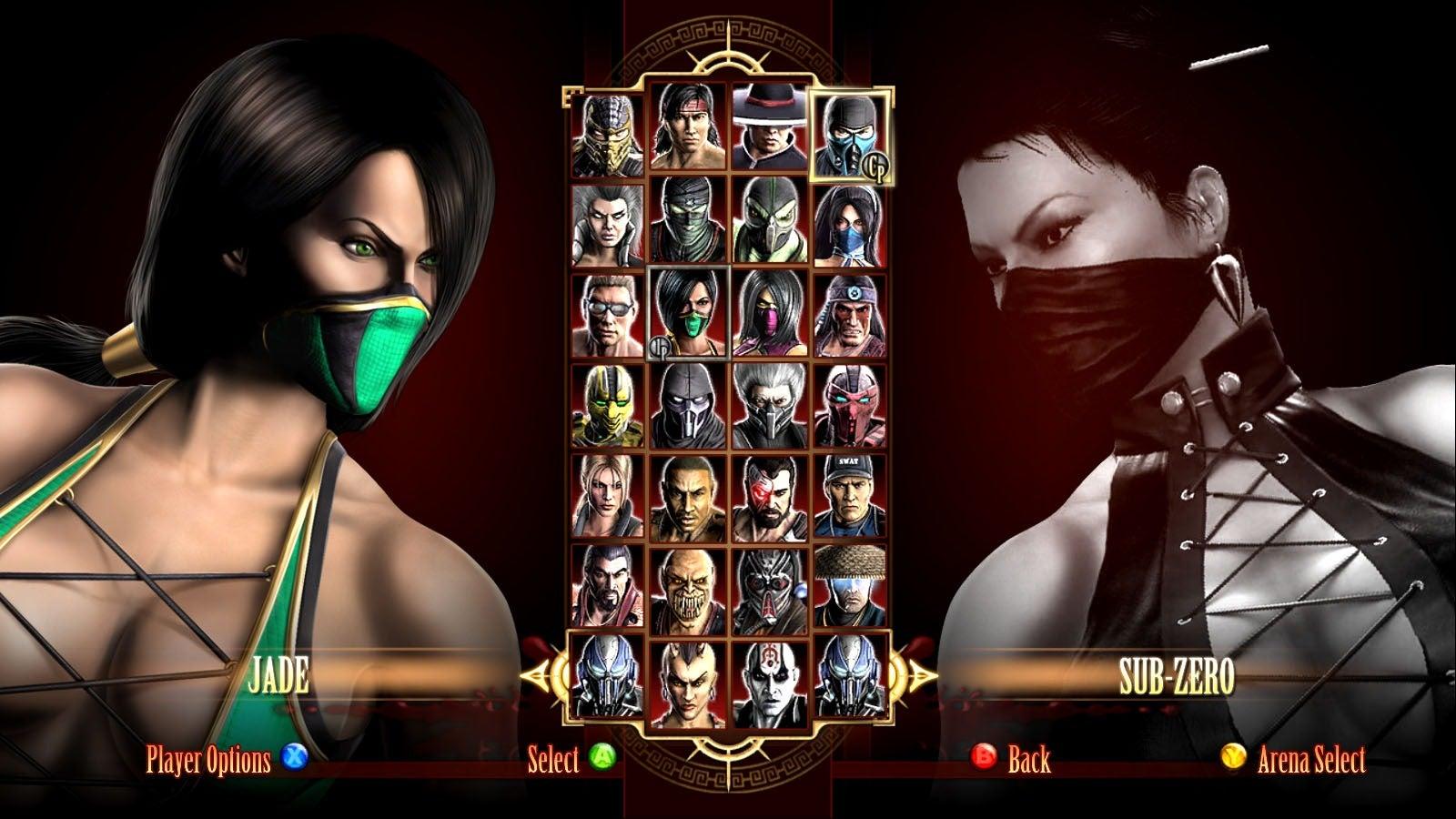This screenshot has width=1456, height=819.
Task: Pick Raiden with the straw hat
Action: click(850, 588)
